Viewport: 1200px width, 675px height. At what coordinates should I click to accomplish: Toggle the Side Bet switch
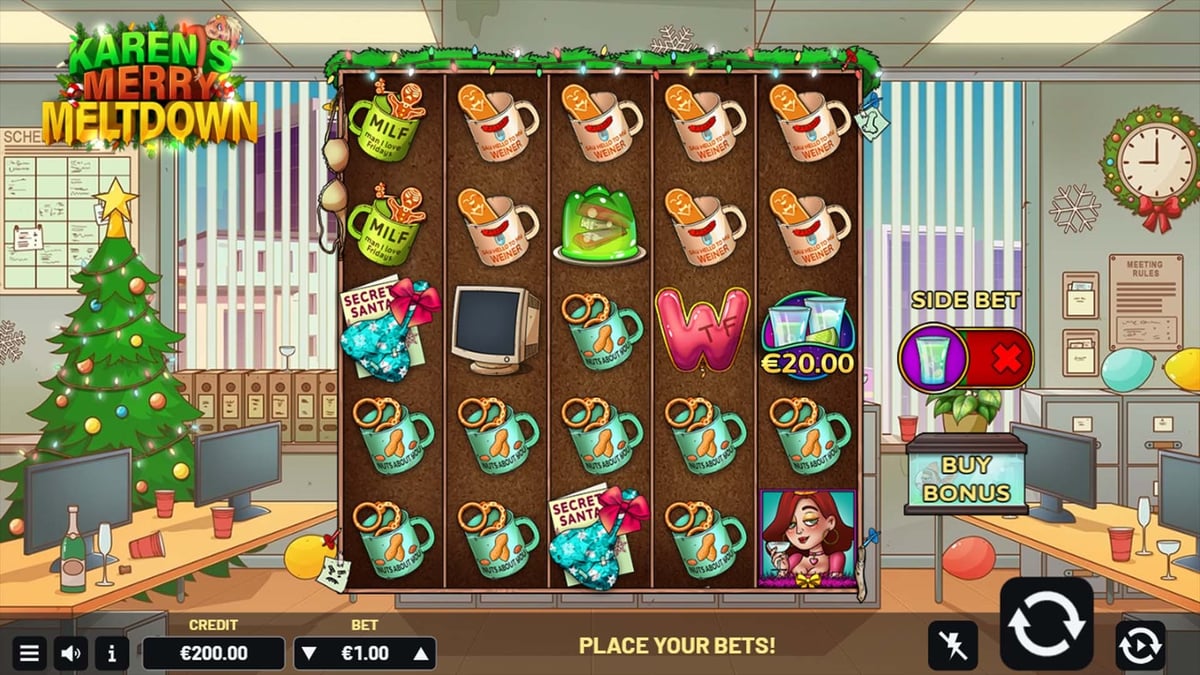966,357
